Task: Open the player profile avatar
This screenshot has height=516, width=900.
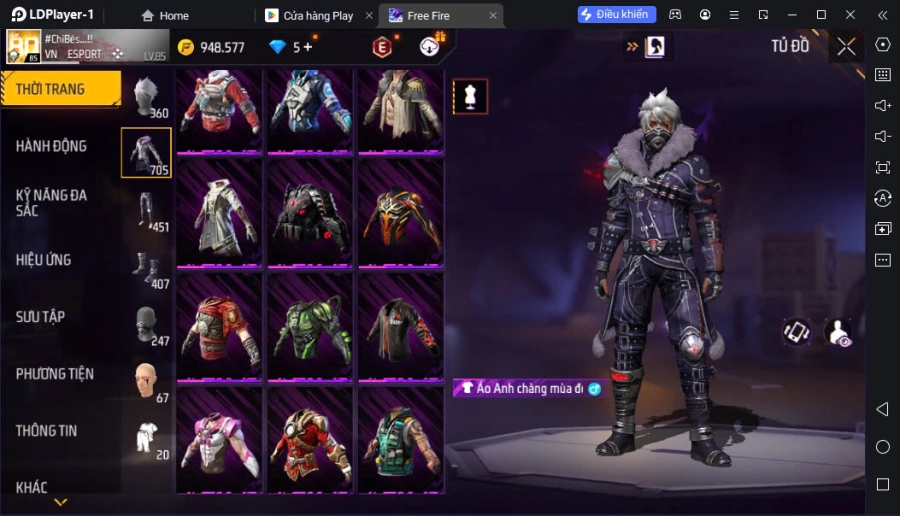Action: coord(24,46)
